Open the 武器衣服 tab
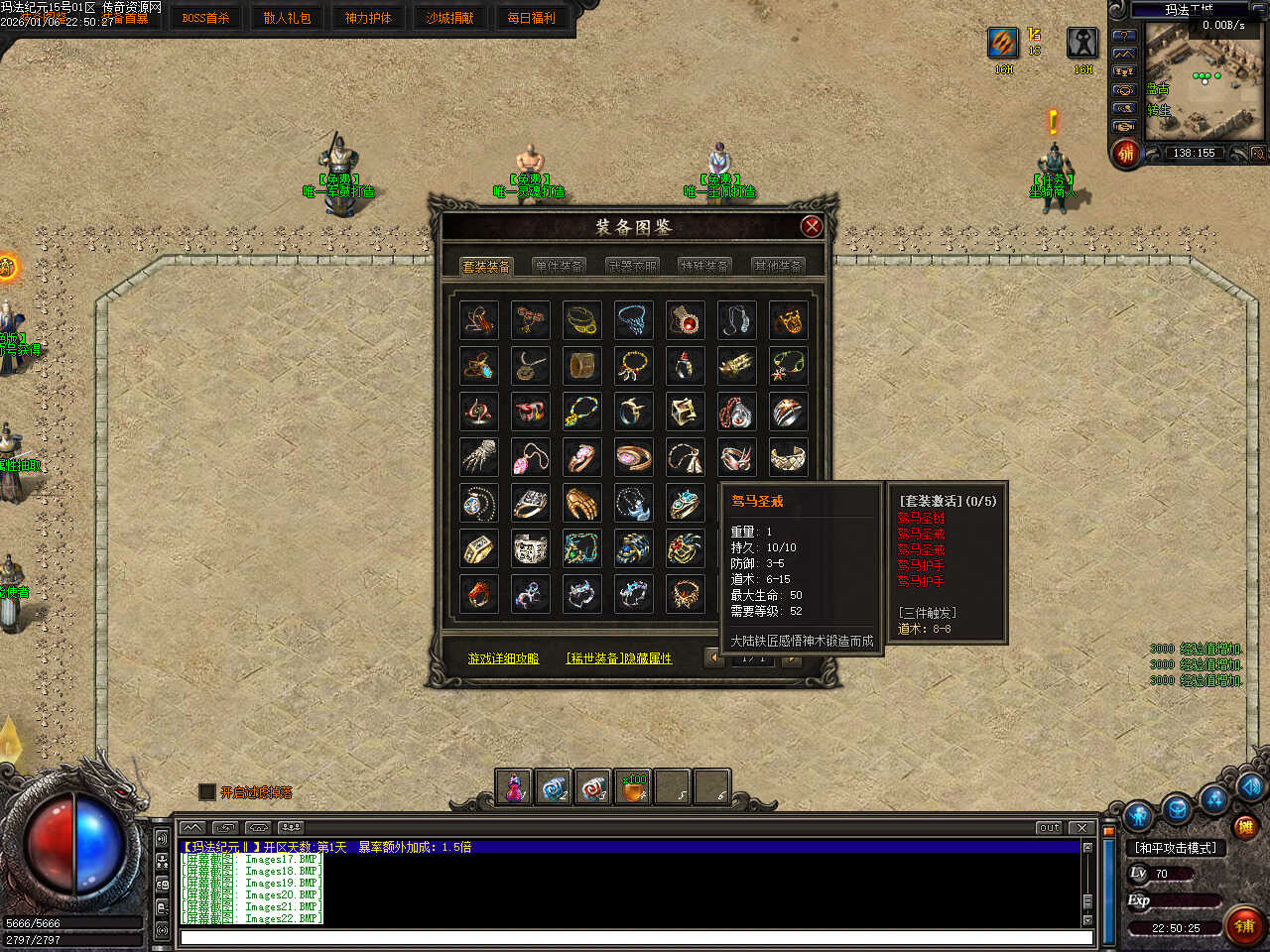 pos(632,266)
